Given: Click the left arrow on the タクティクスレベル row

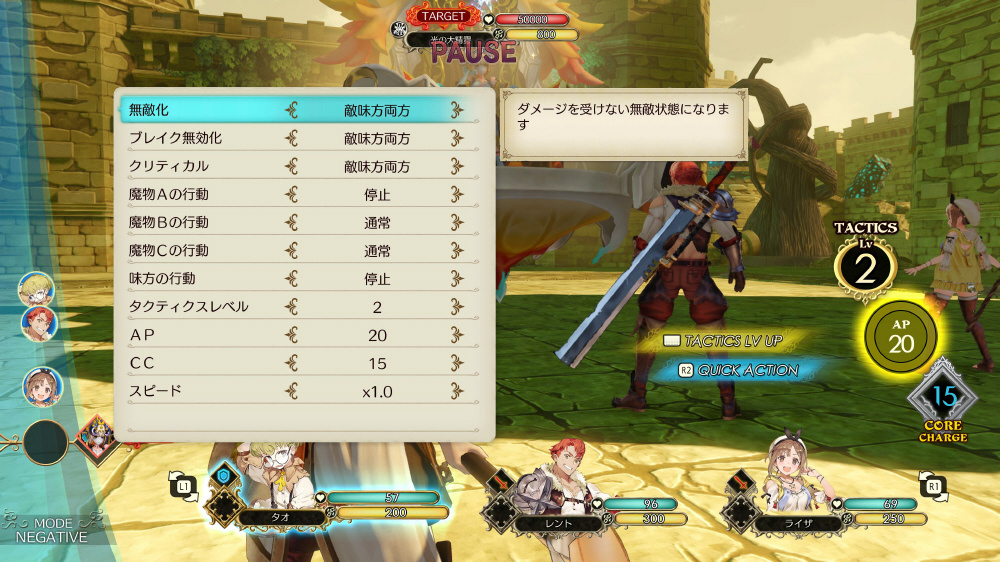Looking at the screenshot, I should pos(292,307).
